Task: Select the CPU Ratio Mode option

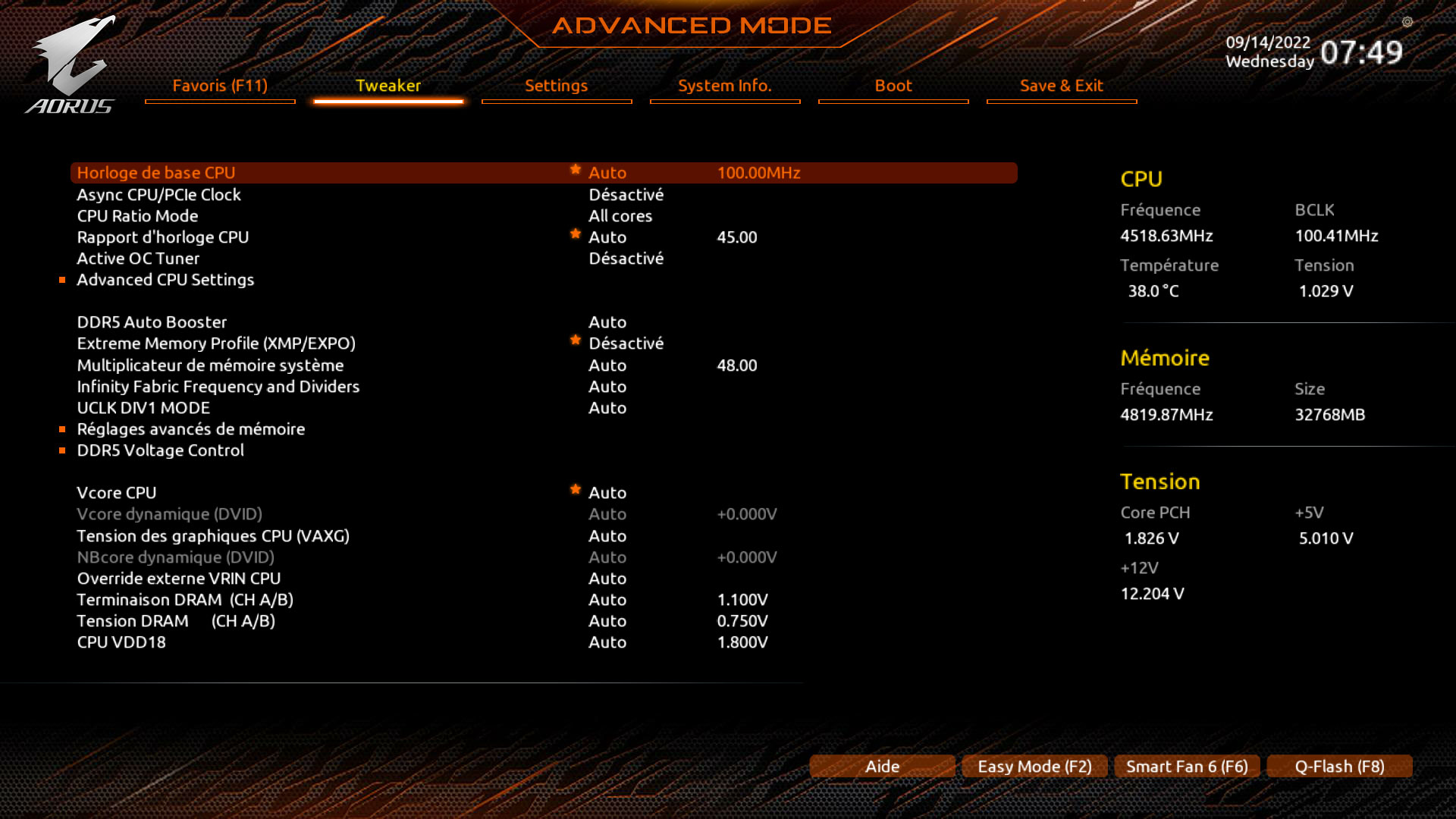Action: (137, 216)
